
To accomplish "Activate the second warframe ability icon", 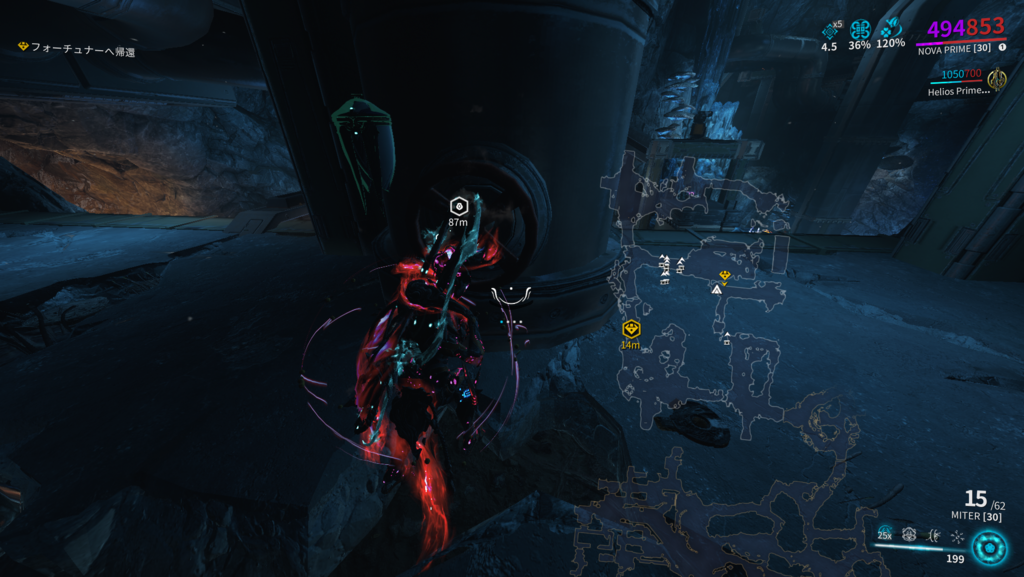I will tap(909, 535).
